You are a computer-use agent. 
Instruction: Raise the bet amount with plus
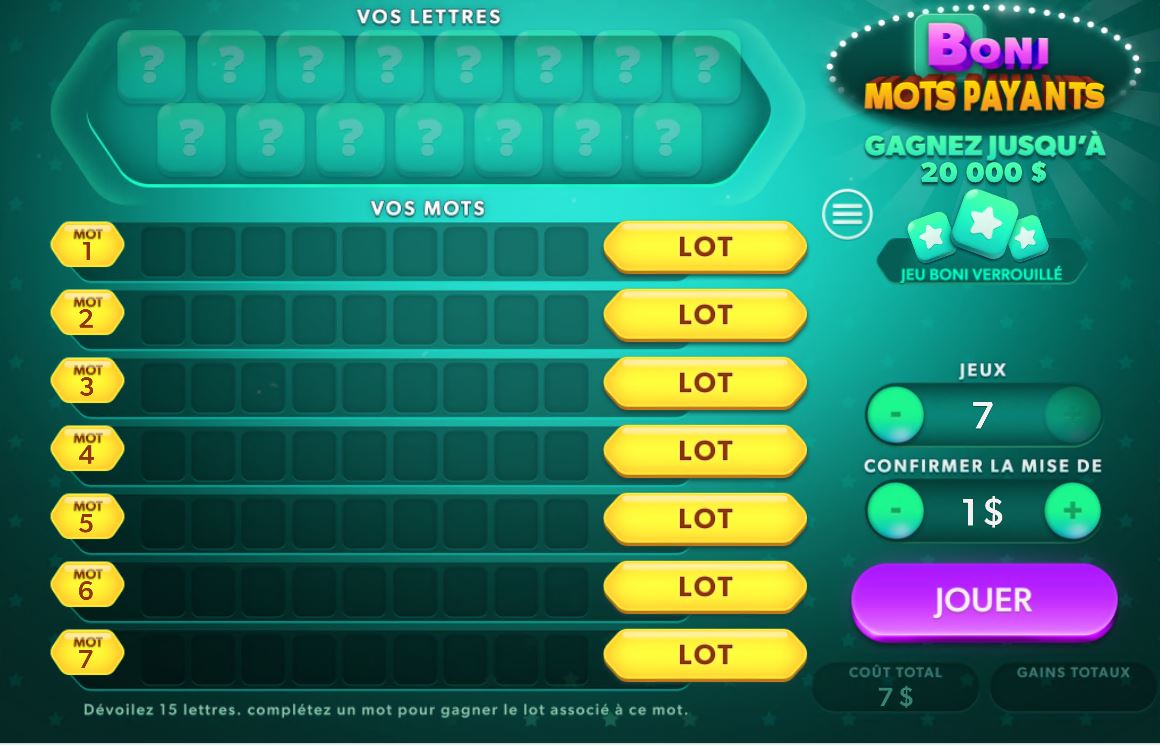(x=1072, y=511)
